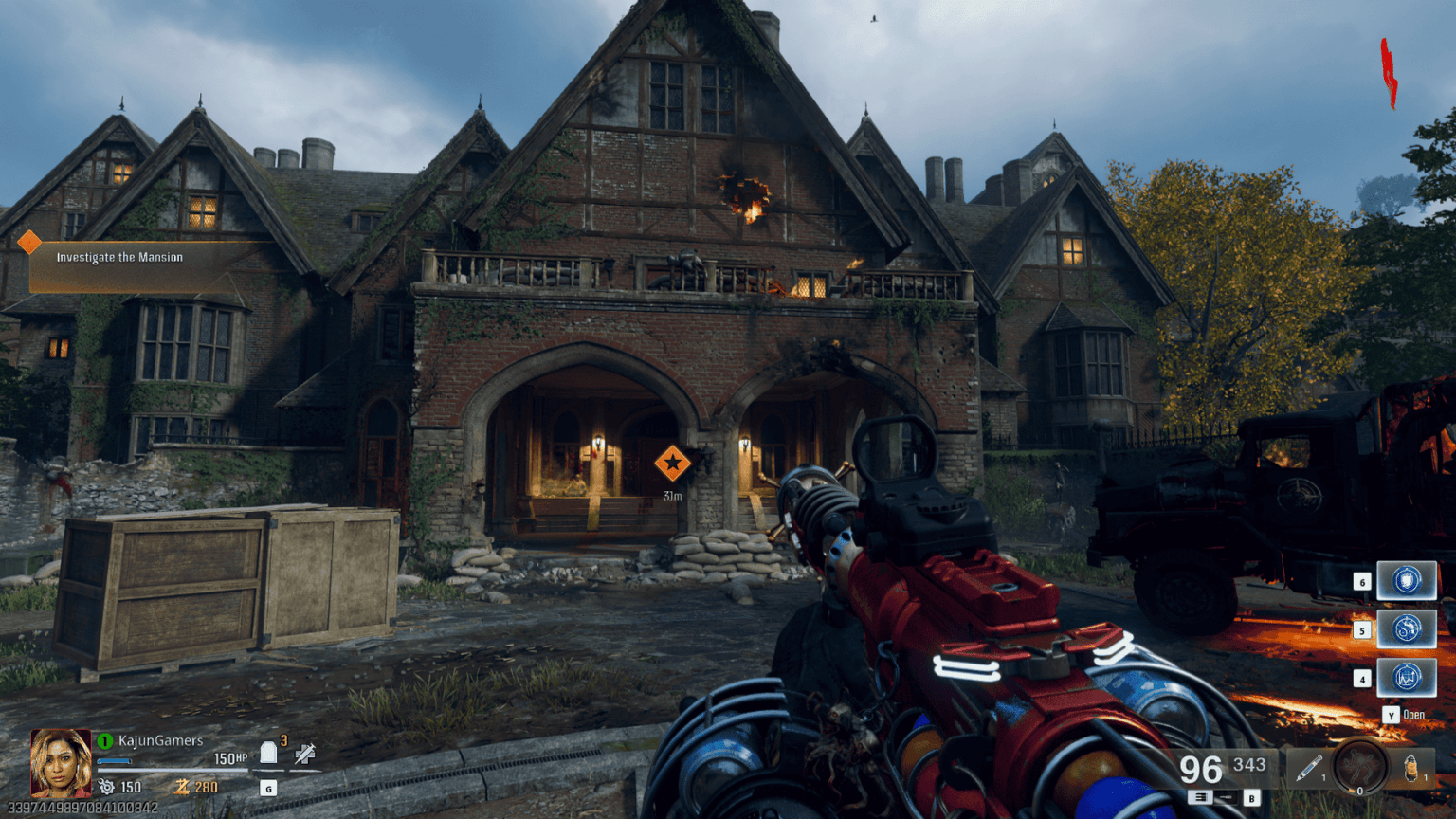Open the orange diamond objective expander
Image resolution: width=1456 pixels, height=819 pixels.
point(28,242)
